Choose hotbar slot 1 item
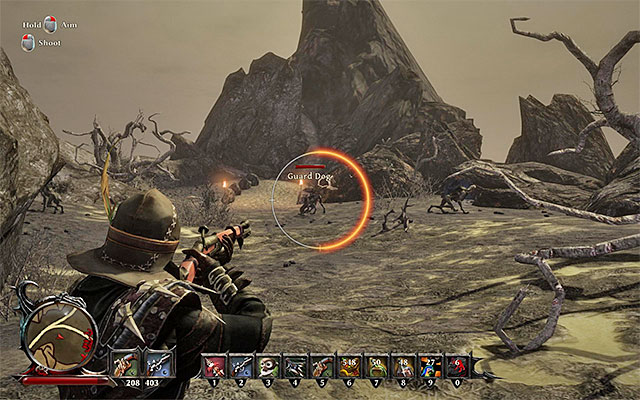 (x=214, y=366)
